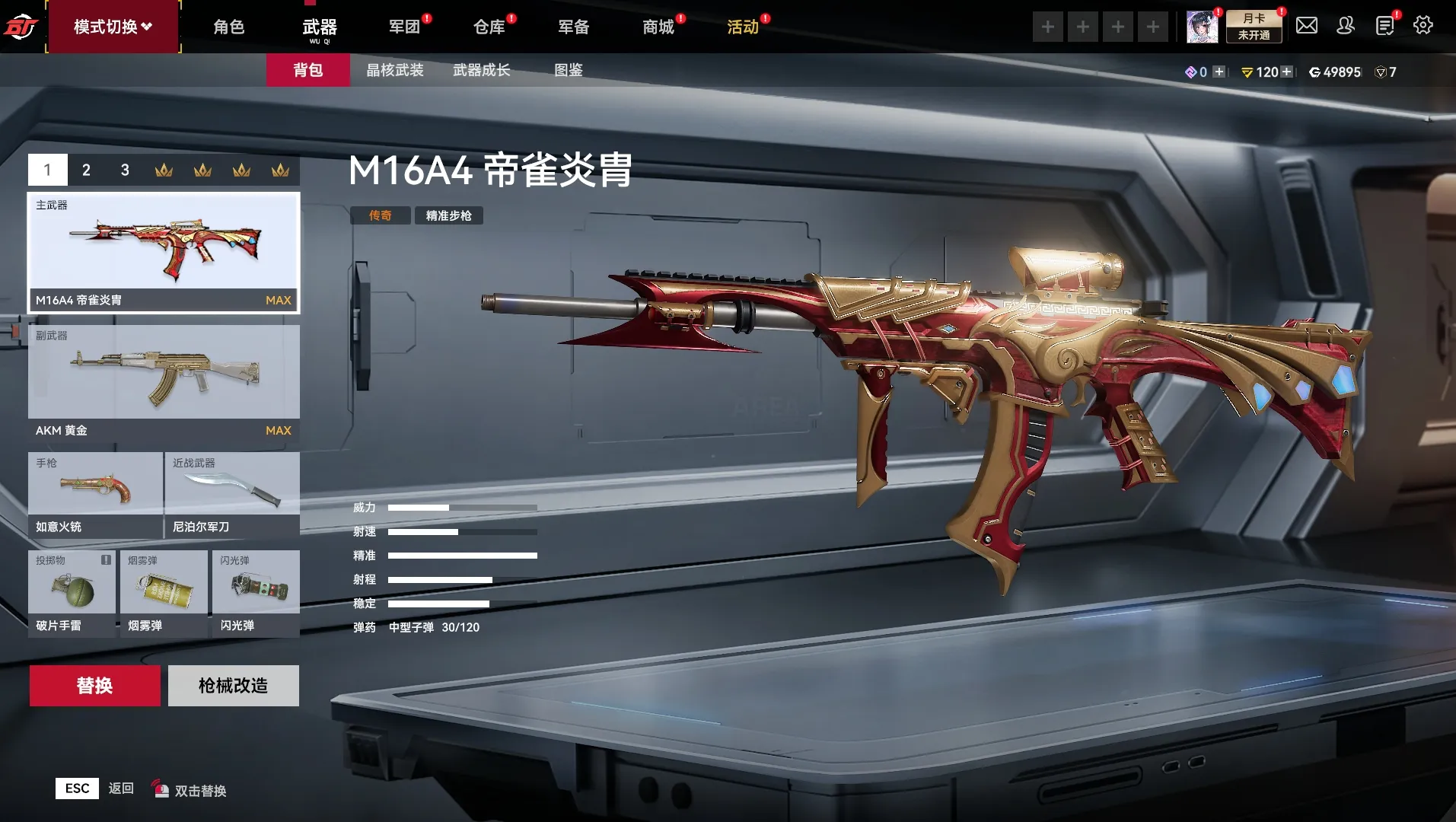
Task: Open the 商城 shop tab
Action: [658, 27]
